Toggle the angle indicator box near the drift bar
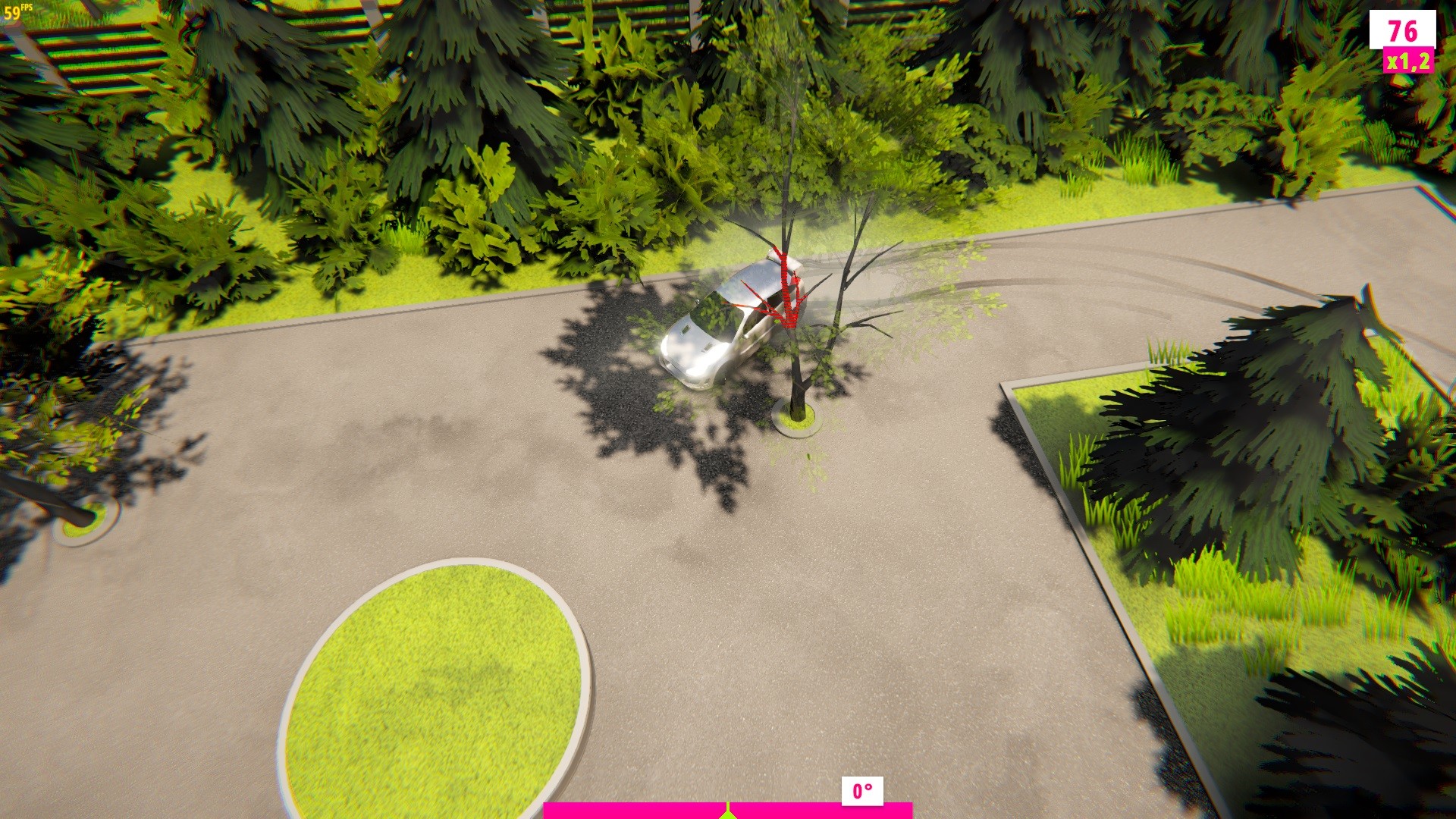Screen dimensions: 1456x819 click(x=861, y=792)
